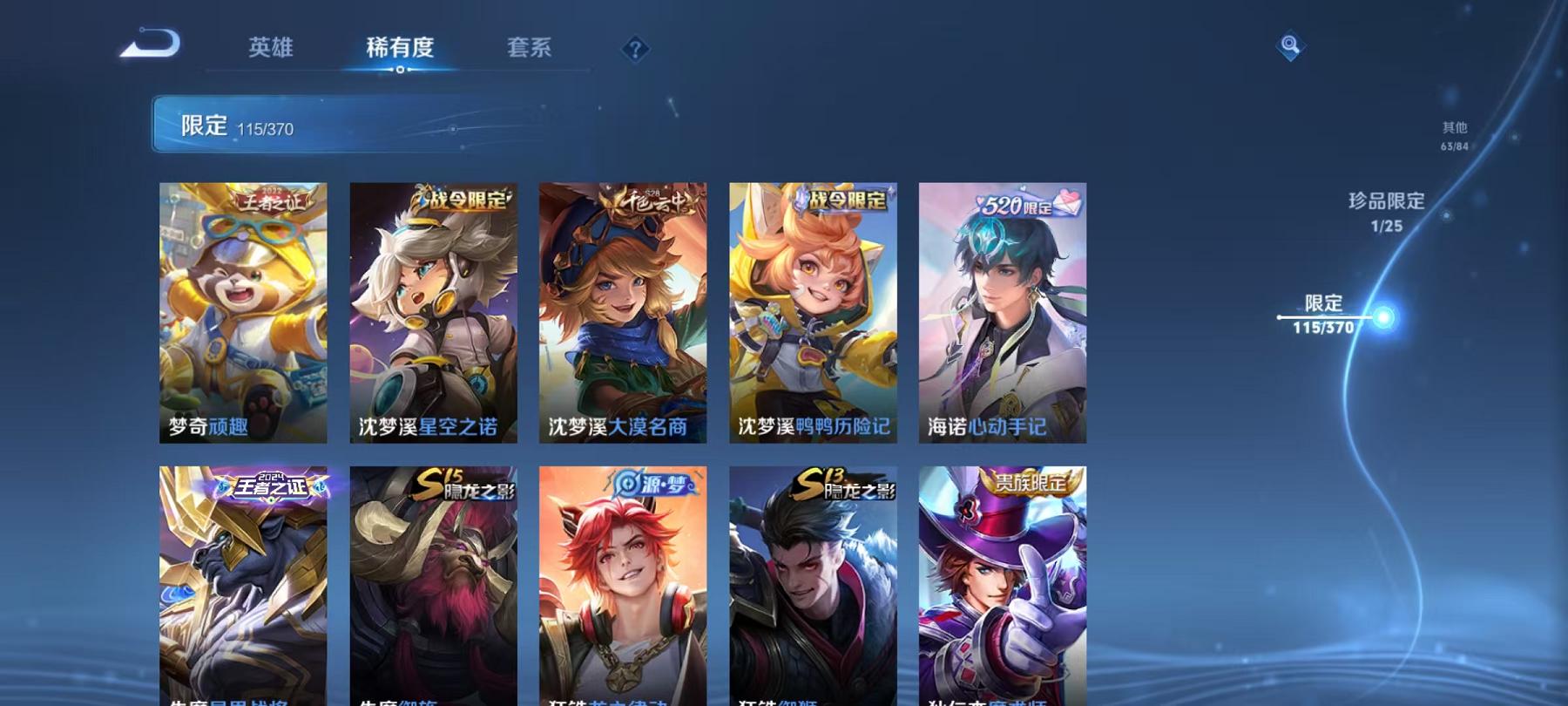Switch to the 套系 tab
Screen dimensions: 1568x706
pos(531,50)
